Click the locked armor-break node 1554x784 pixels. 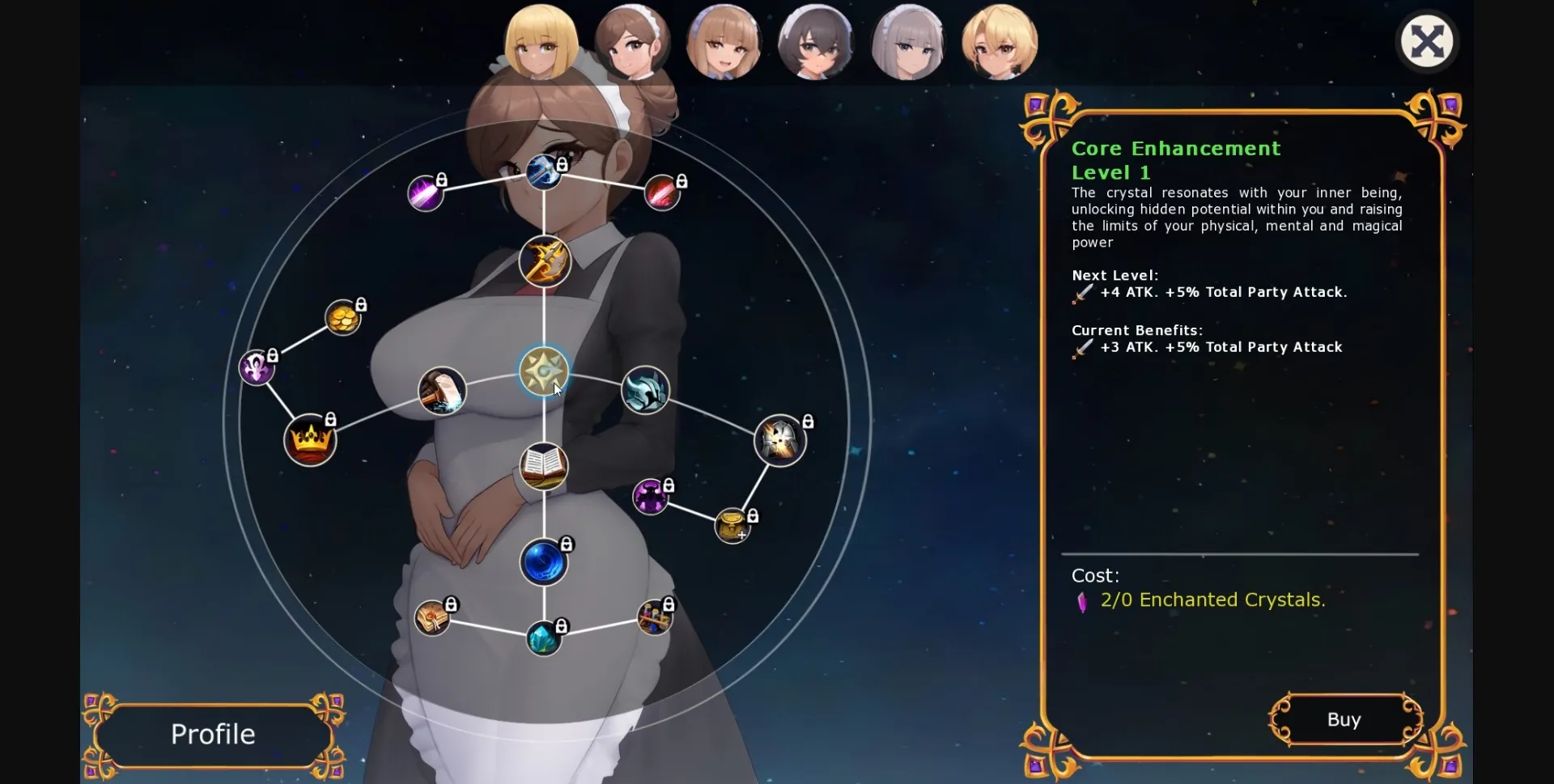click(x=779, y=441)
